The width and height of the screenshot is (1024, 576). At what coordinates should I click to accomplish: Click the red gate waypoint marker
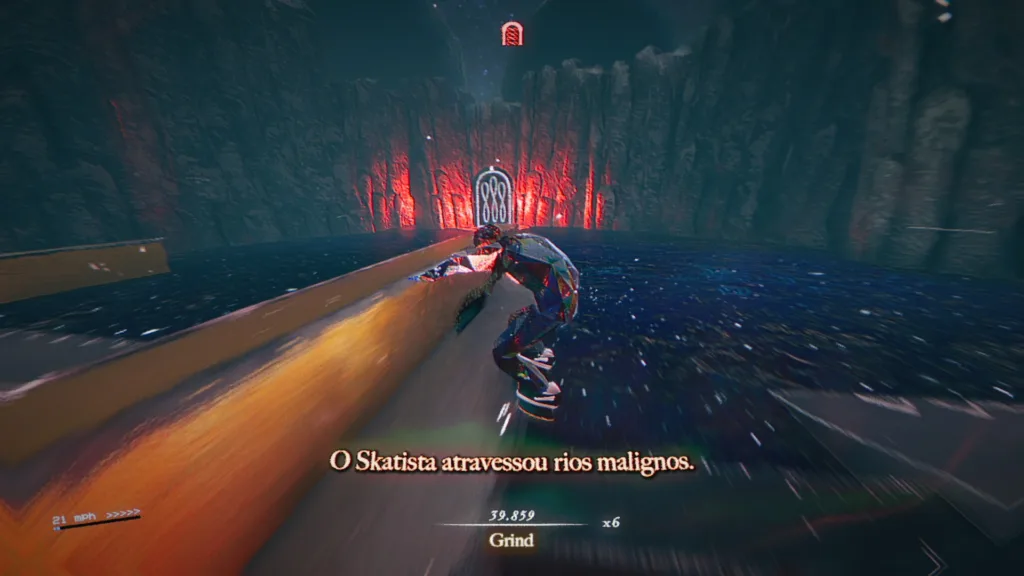(512, 34)
